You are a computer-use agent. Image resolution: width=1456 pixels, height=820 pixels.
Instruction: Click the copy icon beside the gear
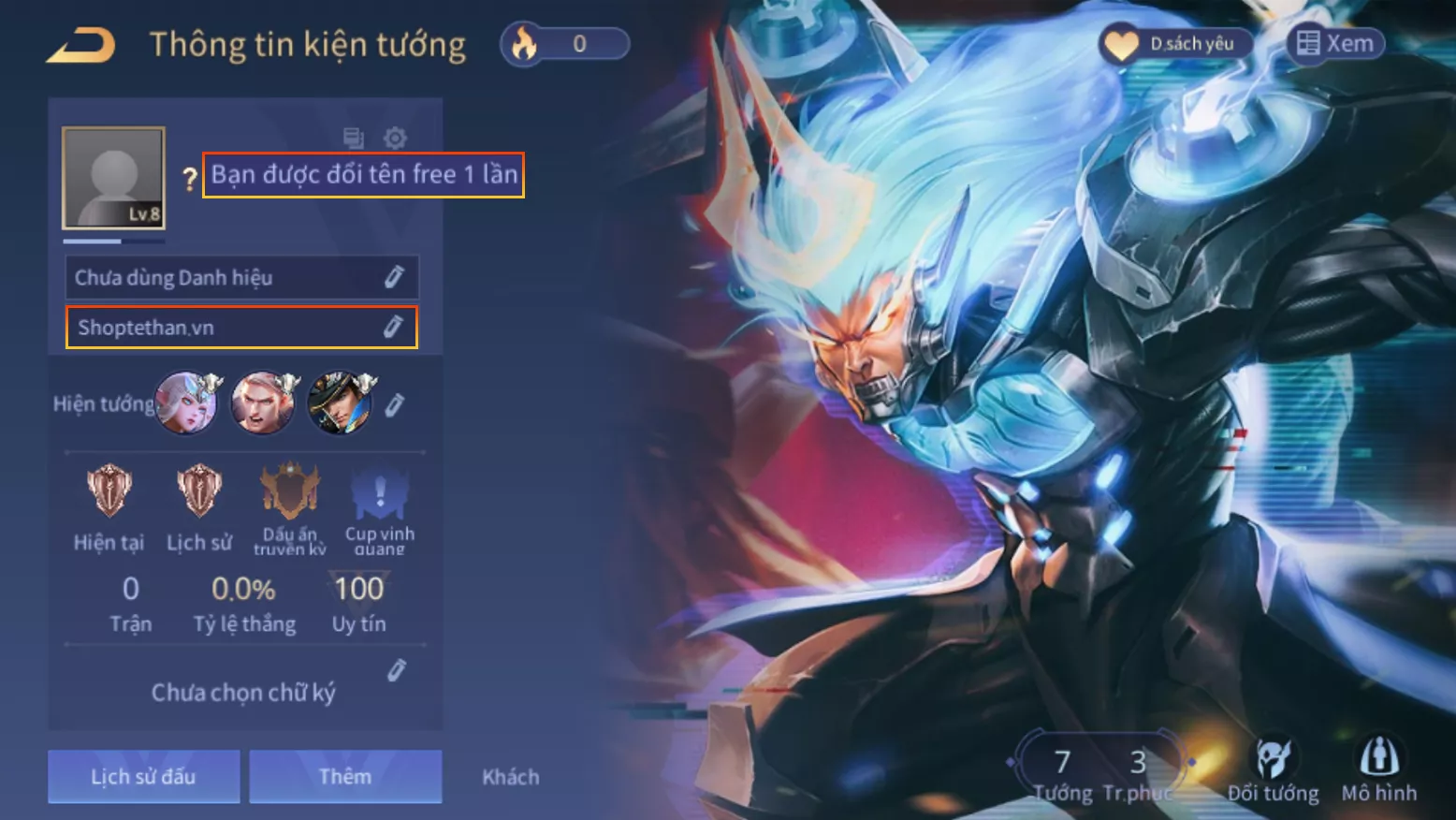[354, 139]
